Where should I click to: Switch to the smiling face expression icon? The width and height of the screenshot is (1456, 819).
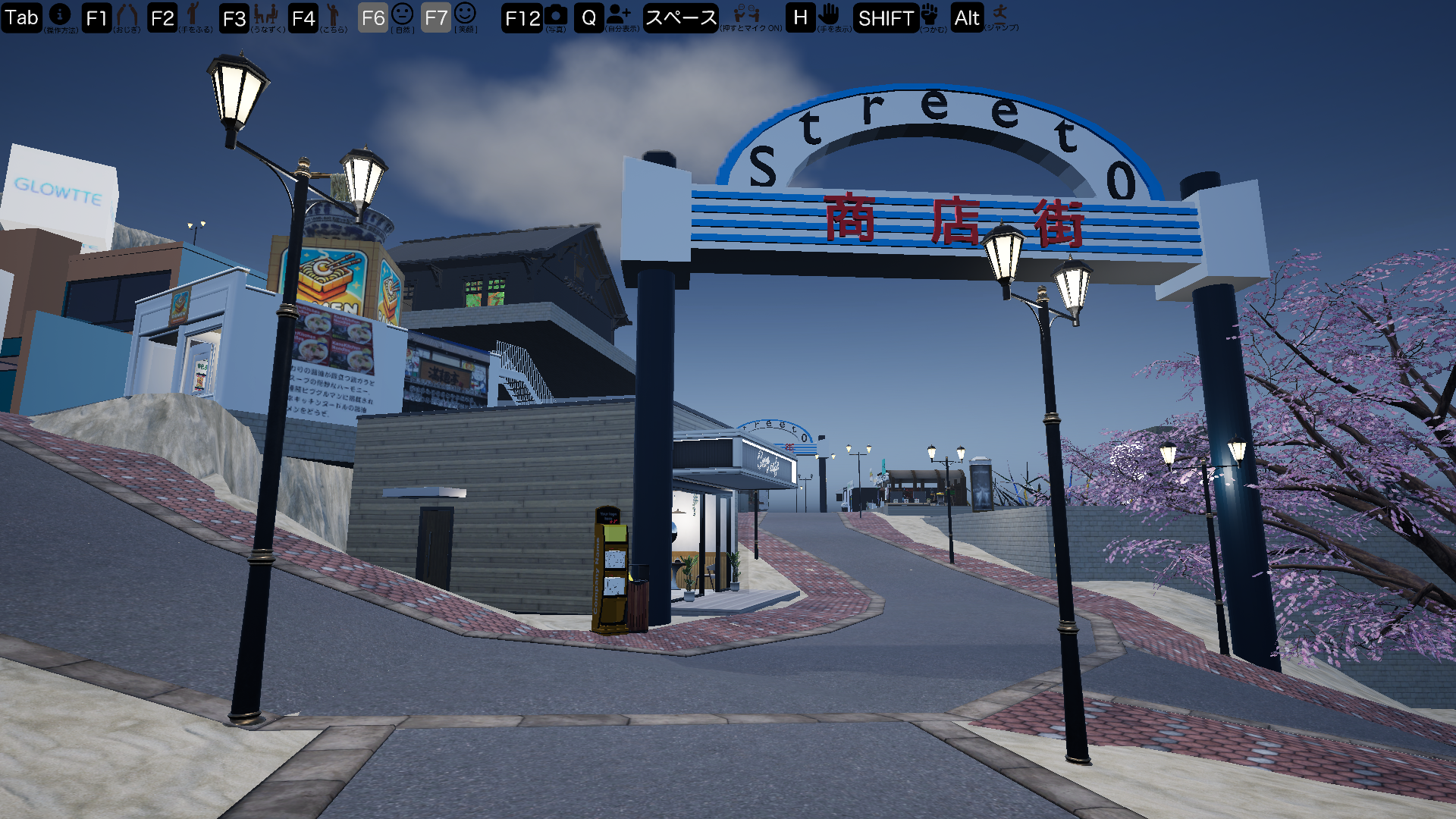(x=465, y=13)
